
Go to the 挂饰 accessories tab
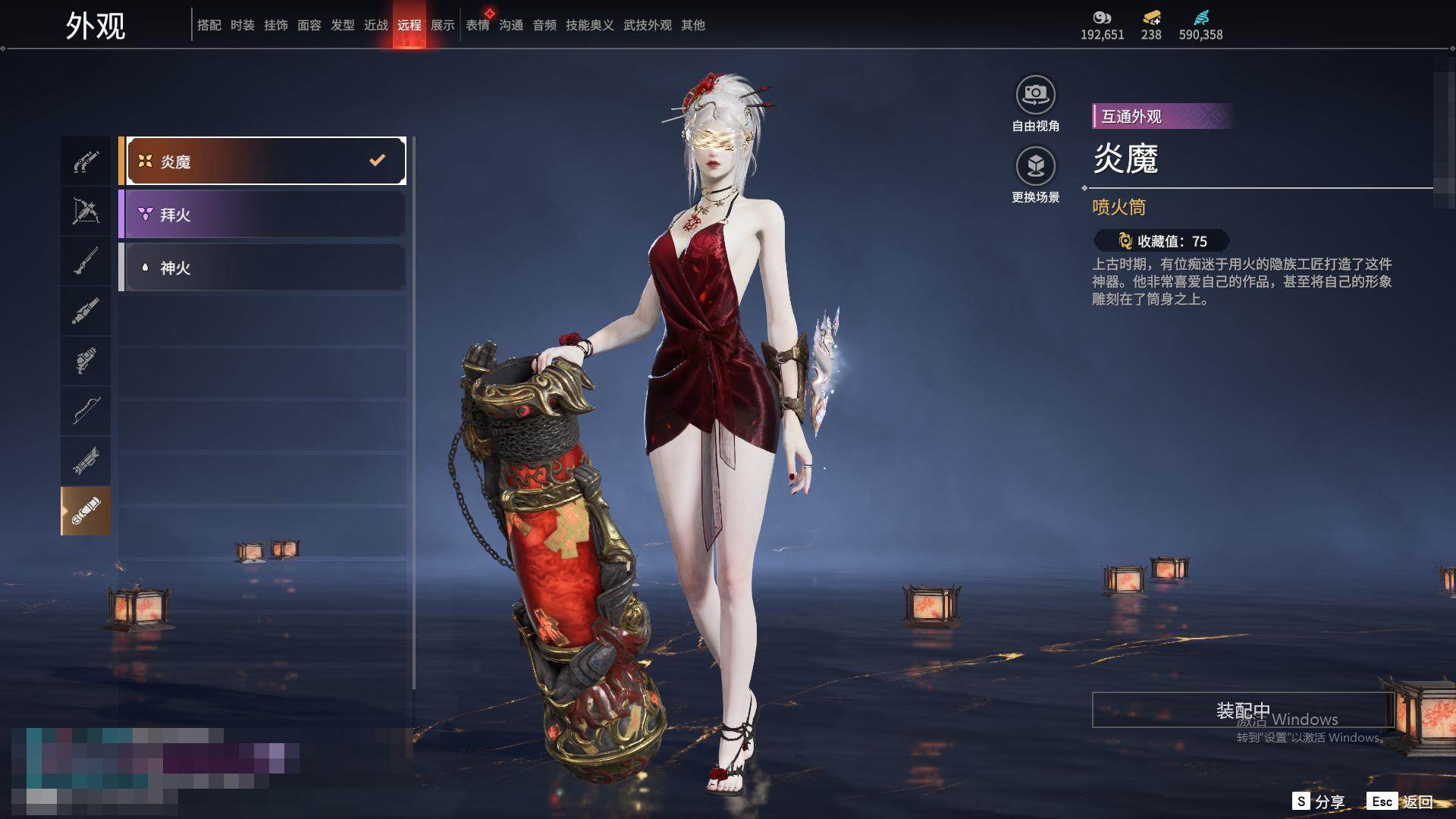276,25
